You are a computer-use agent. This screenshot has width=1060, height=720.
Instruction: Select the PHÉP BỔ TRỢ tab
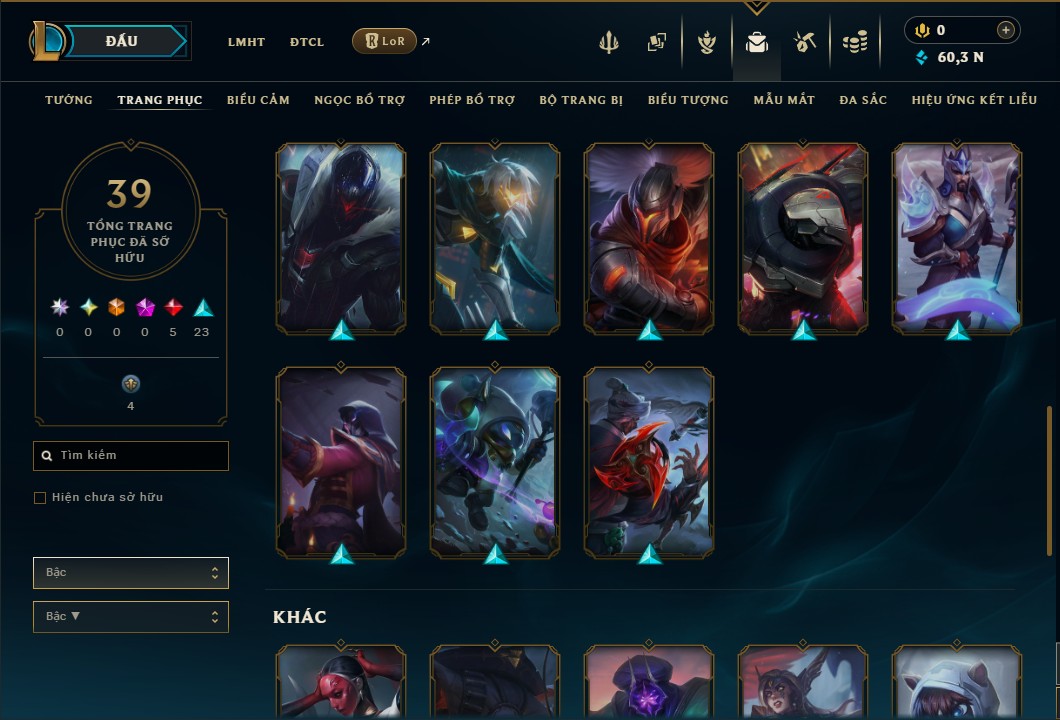472,100
